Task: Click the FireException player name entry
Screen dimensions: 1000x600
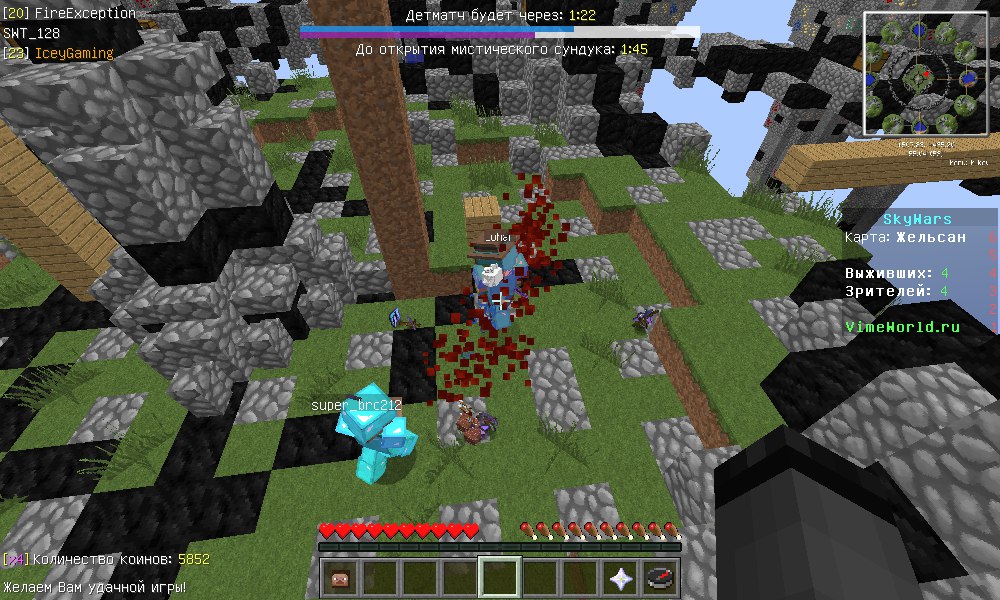Action: [x=85, y=13]
